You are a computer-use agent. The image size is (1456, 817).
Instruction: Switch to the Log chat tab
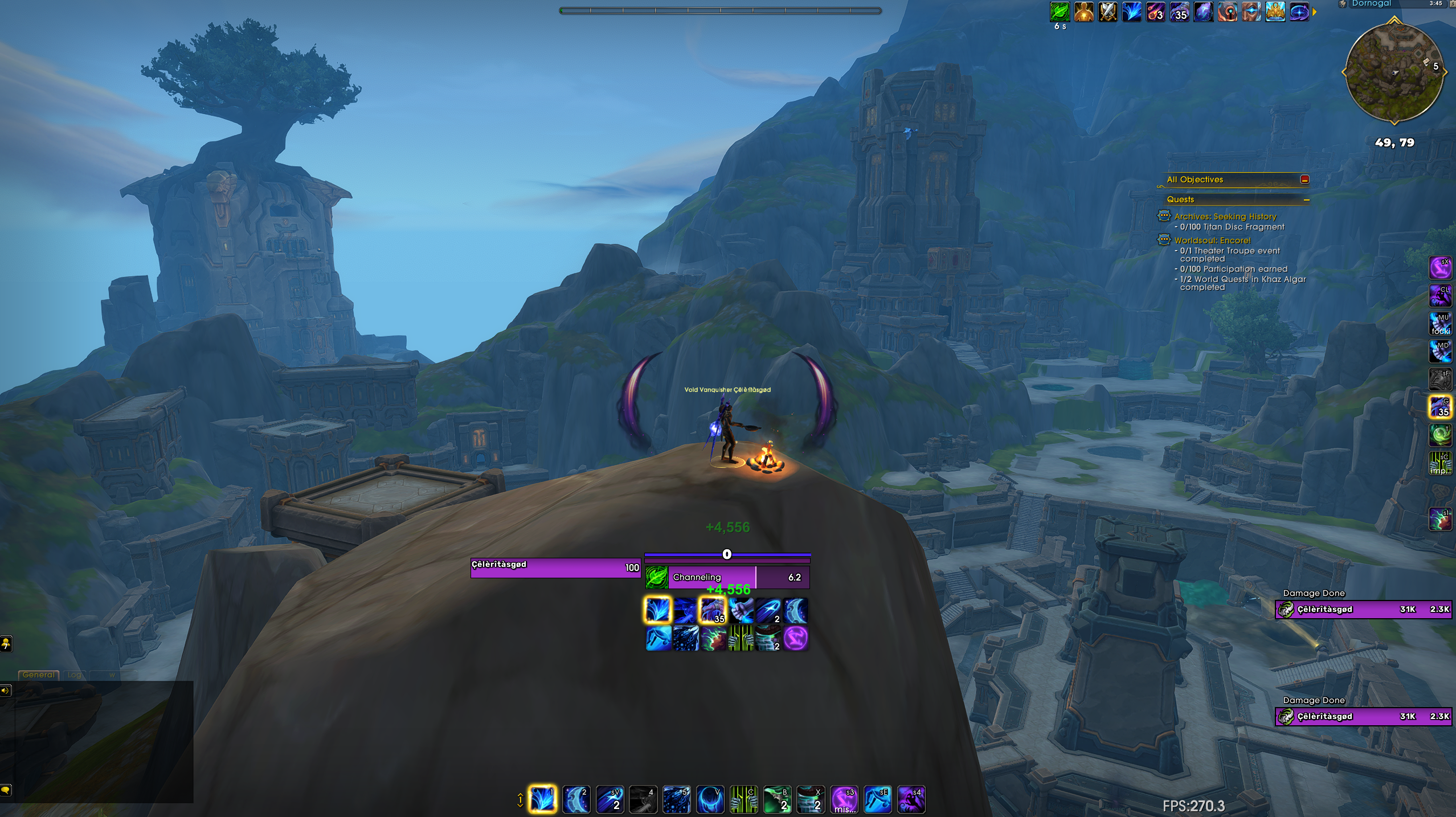point(75,675)
